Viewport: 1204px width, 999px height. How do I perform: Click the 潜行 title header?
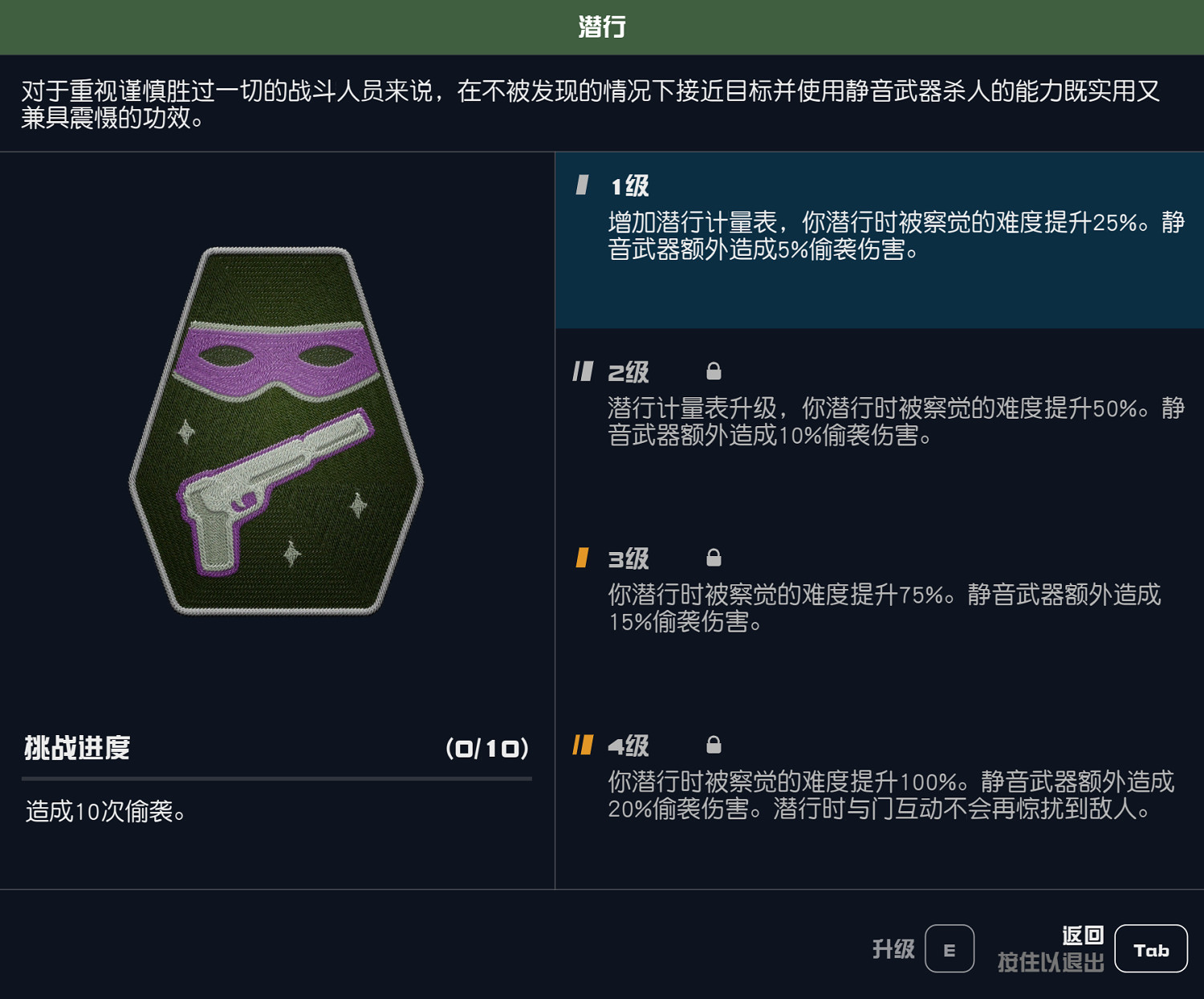tap(602, 26)
